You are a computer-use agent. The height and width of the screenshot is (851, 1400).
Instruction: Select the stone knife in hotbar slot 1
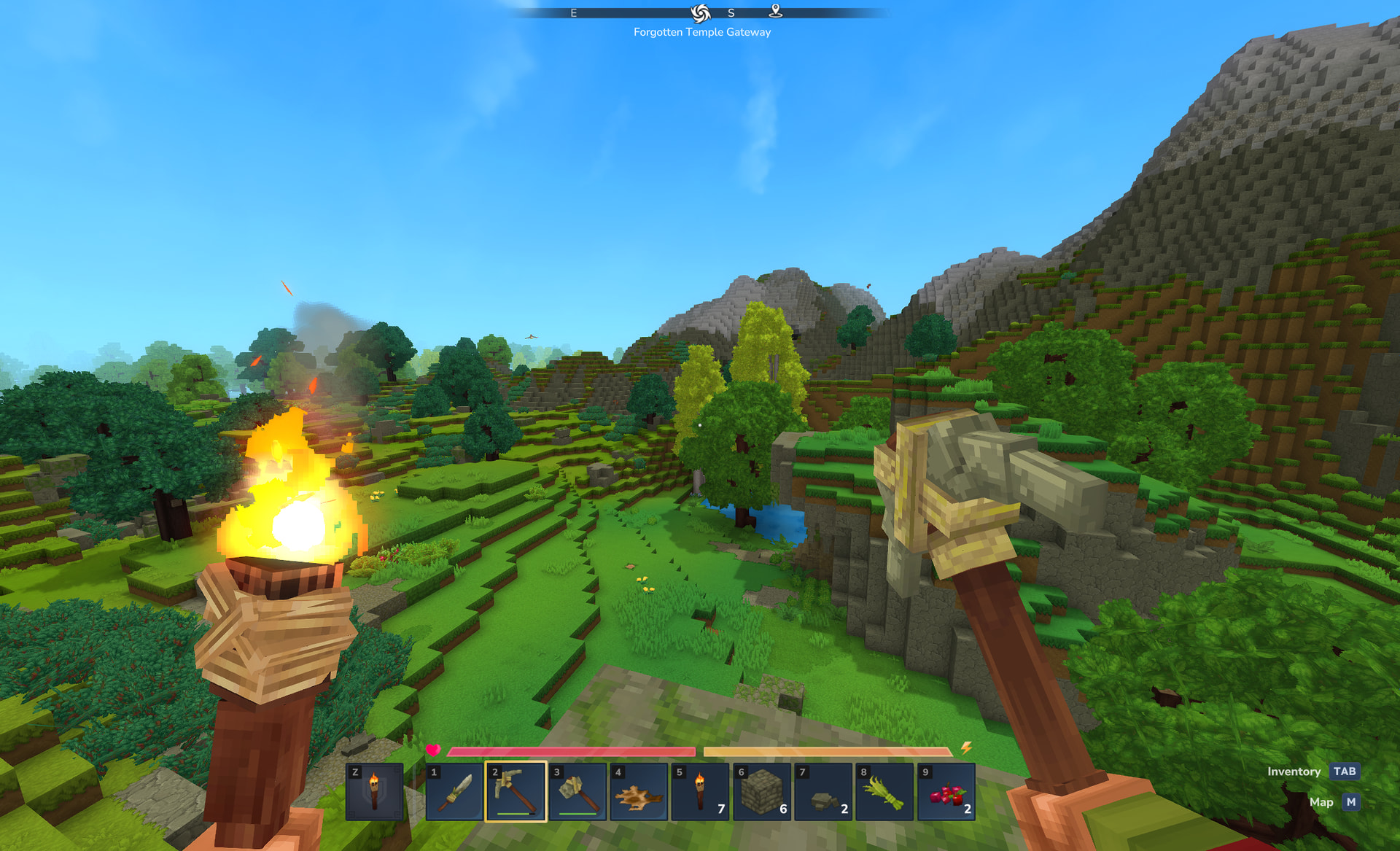click(x=455, y=792)
